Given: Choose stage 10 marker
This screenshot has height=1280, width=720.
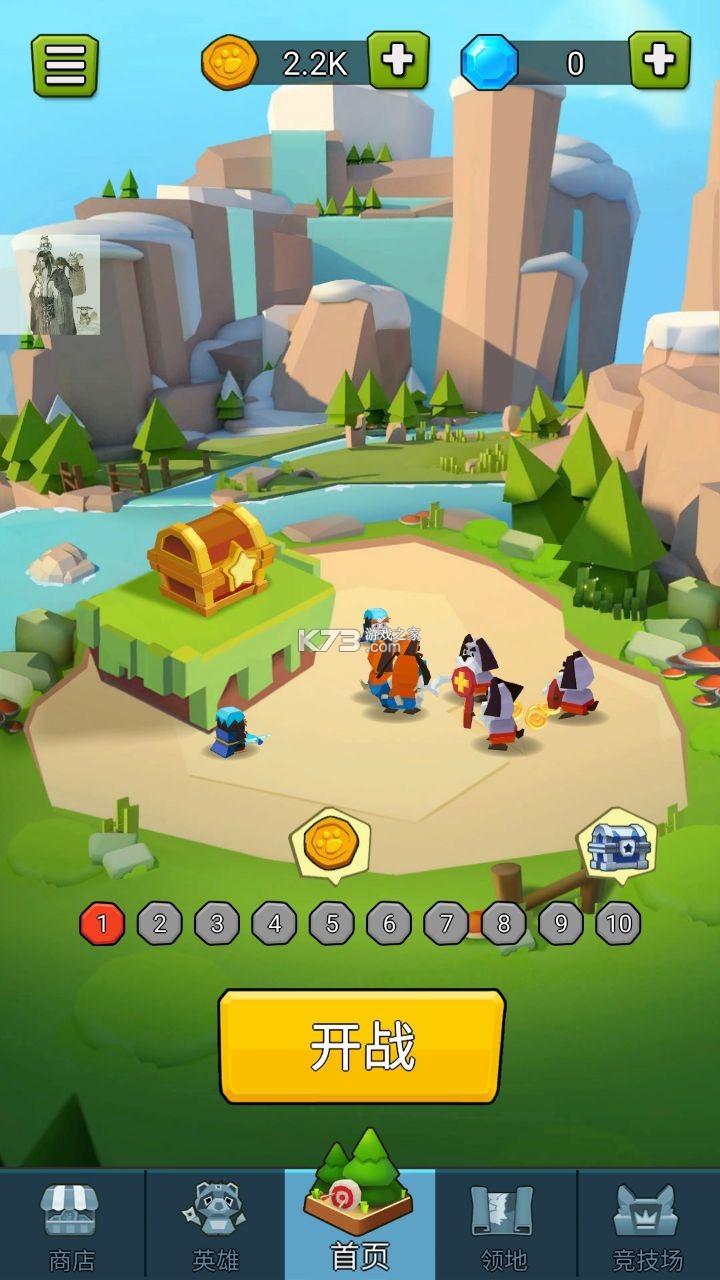Looking at the screenshot, I should pos(618,924).
